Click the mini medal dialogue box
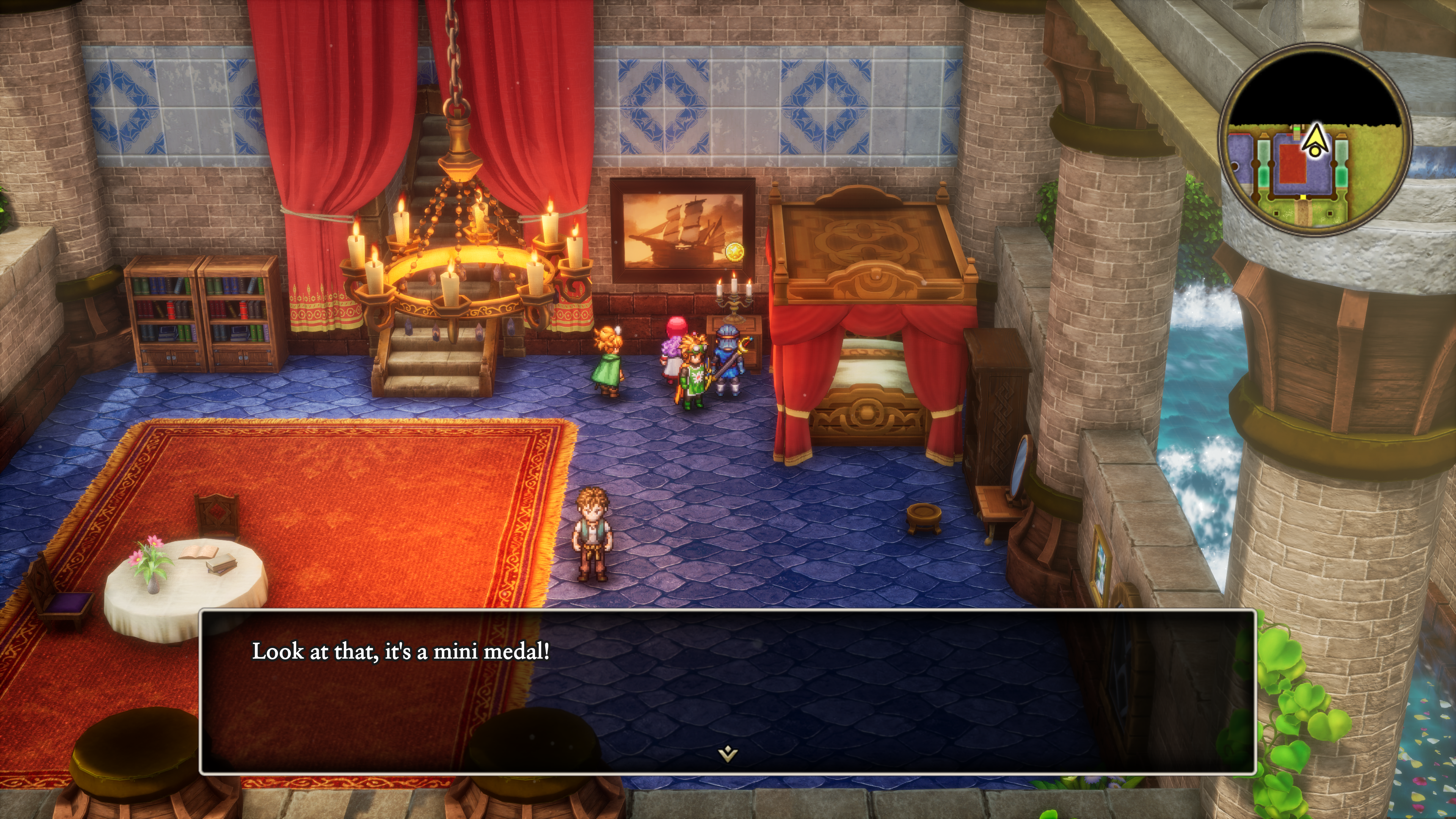Viewport: 1456px width, 819px height. (728, 691)
